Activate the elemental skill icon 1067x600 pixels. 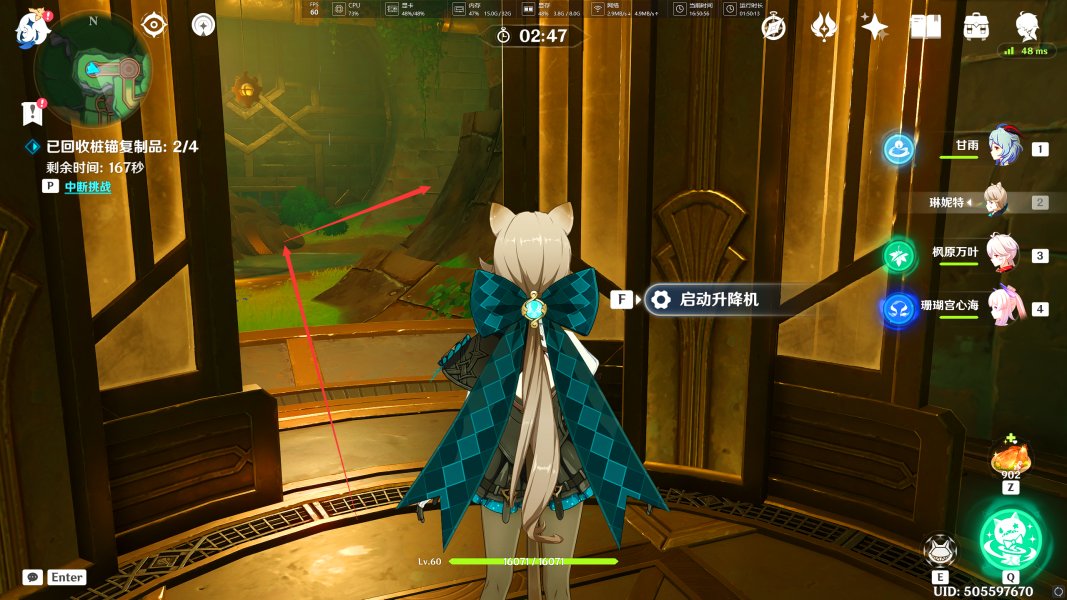coord(940,551)
